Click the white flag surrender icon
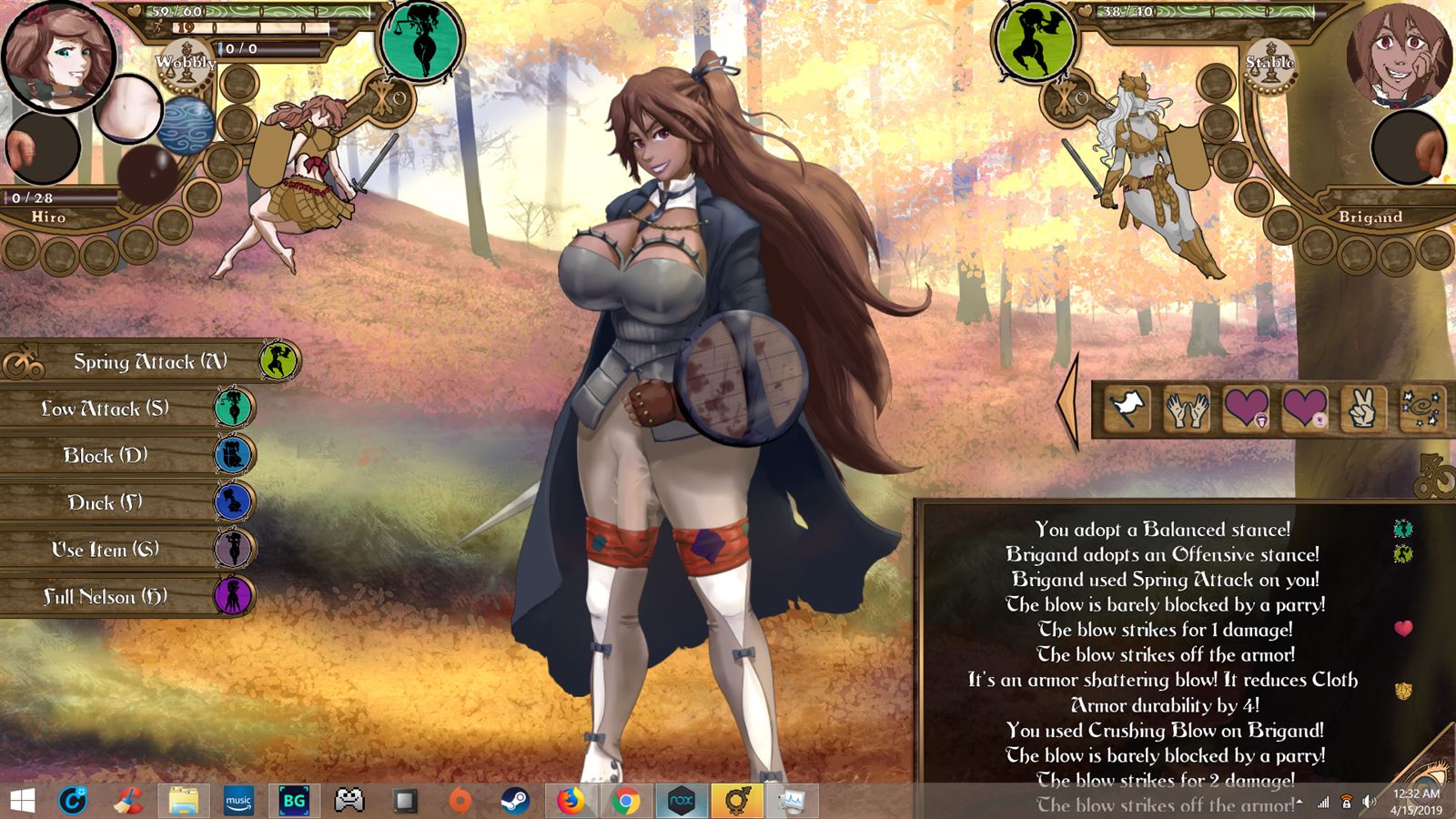Image resolution: width=1456 pixels, height=819 pixels. point(1128,409)
